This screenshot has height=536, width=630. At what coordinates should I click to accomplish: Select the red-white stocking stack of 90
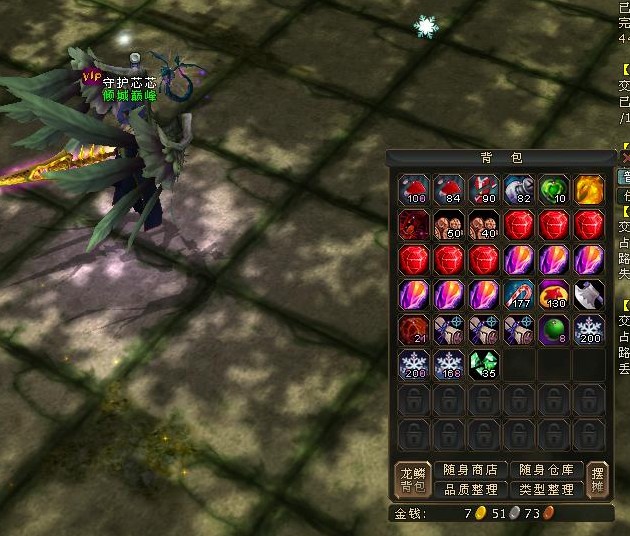pos(483,190)
